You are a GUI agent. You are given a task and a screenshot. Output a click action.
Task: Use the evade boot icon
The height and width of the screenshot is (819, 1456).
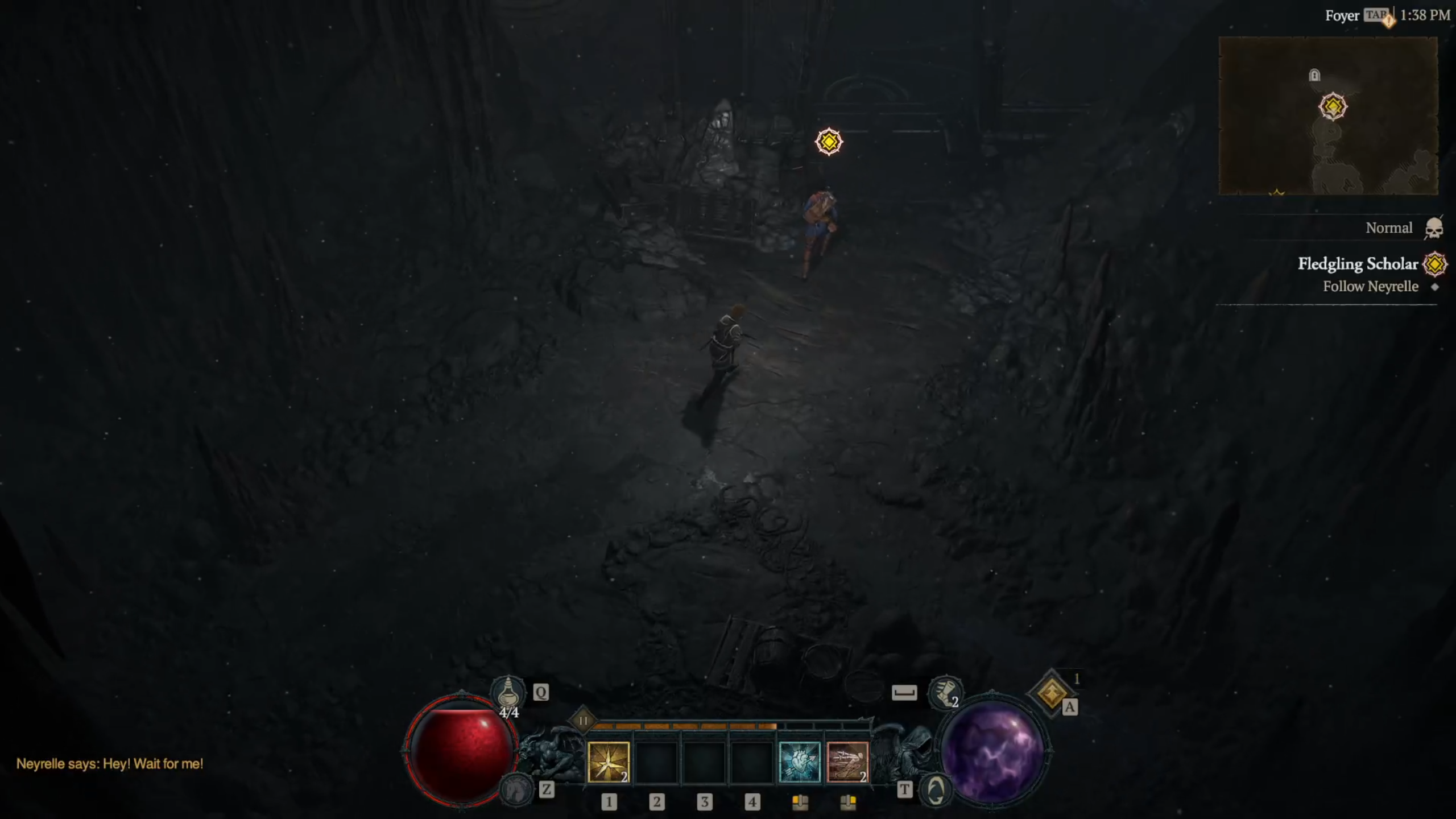[x=945, y=693]
